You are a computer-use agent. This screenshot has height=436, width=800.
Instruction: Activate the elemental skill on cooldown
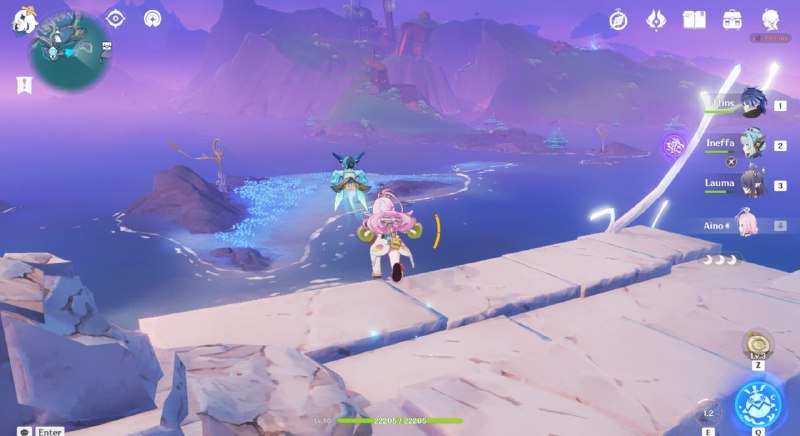tap(708, 412)
